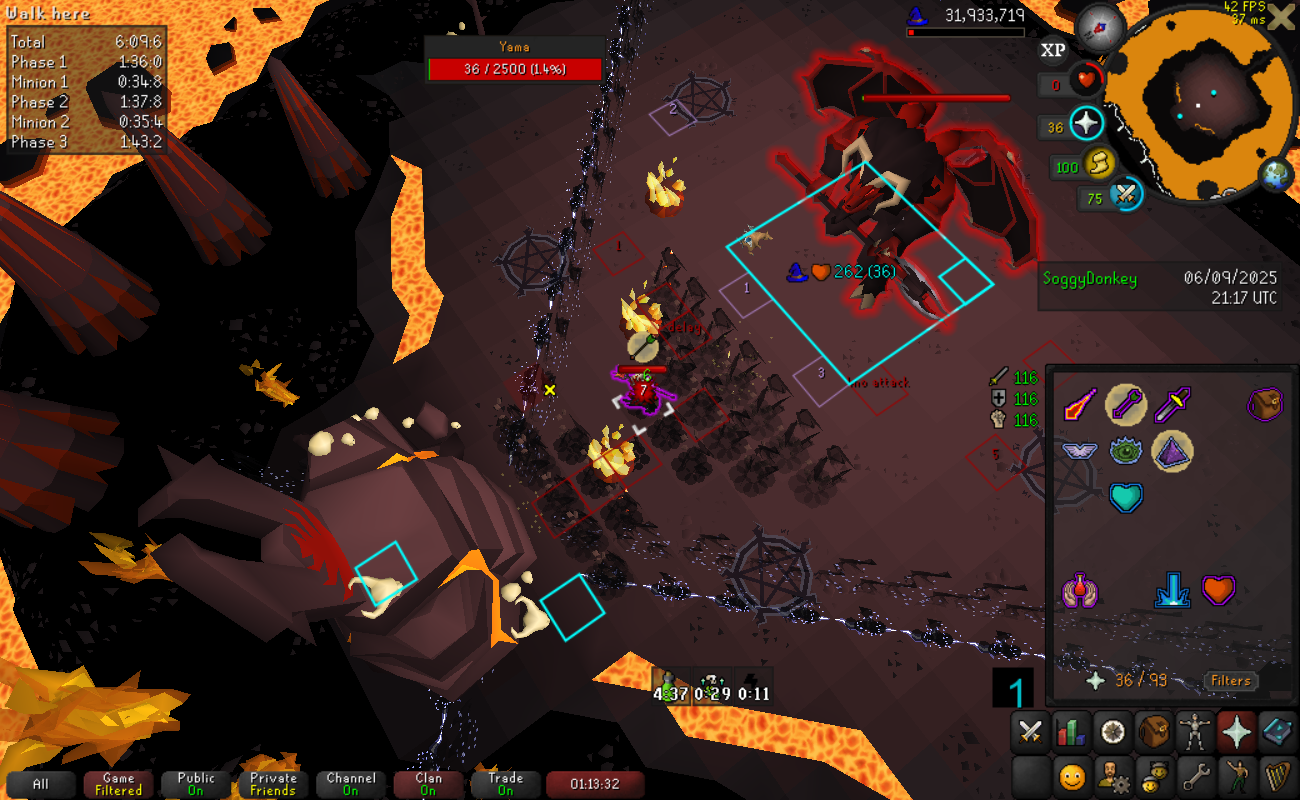1300x800 pixels.
Task: Select the purple pyramid prayer
Action: (x=1171, y=451)
